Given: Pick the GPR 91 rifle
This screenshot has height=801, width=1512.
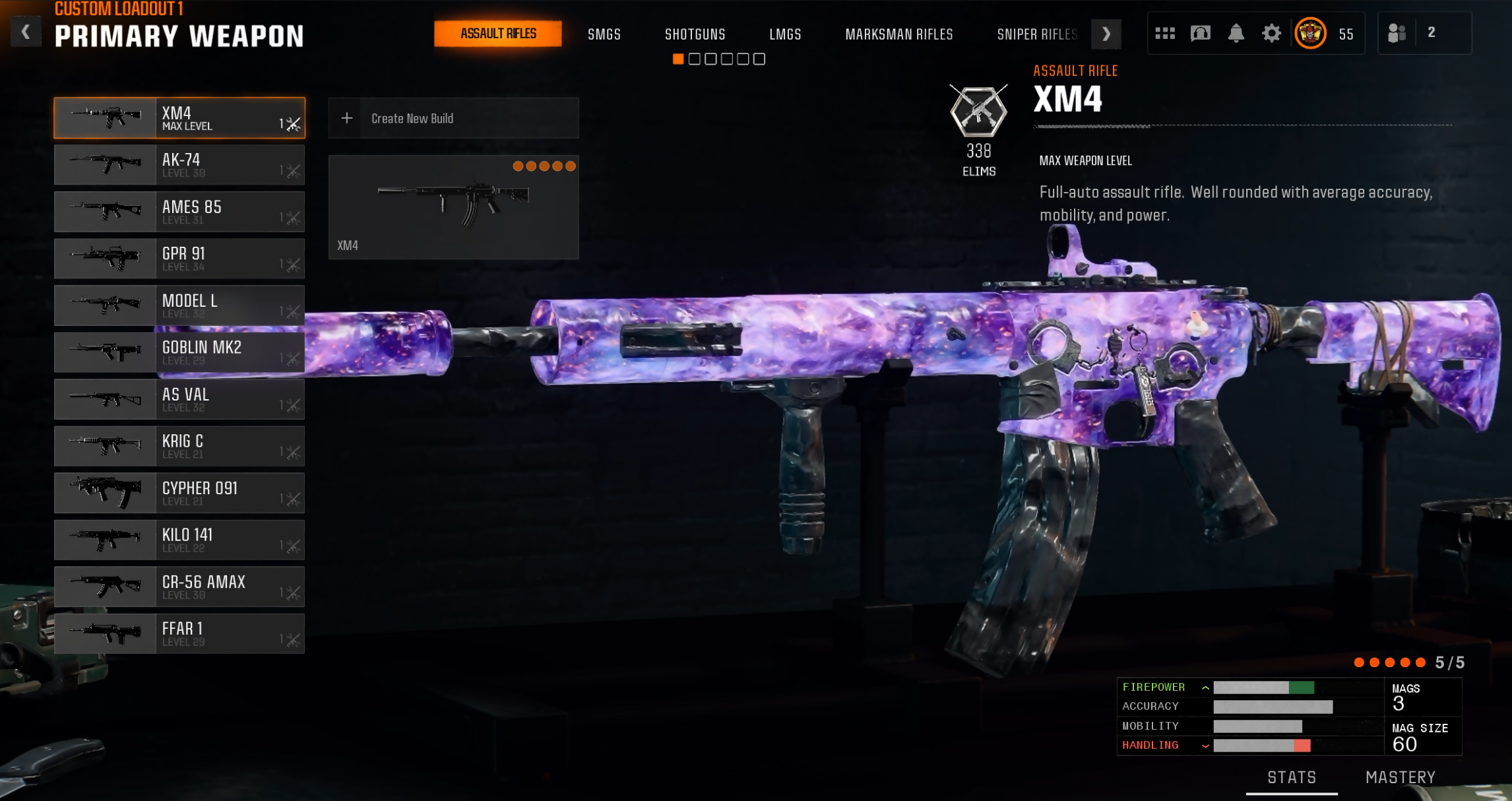Looking at the screenshot, I should 179,259.
